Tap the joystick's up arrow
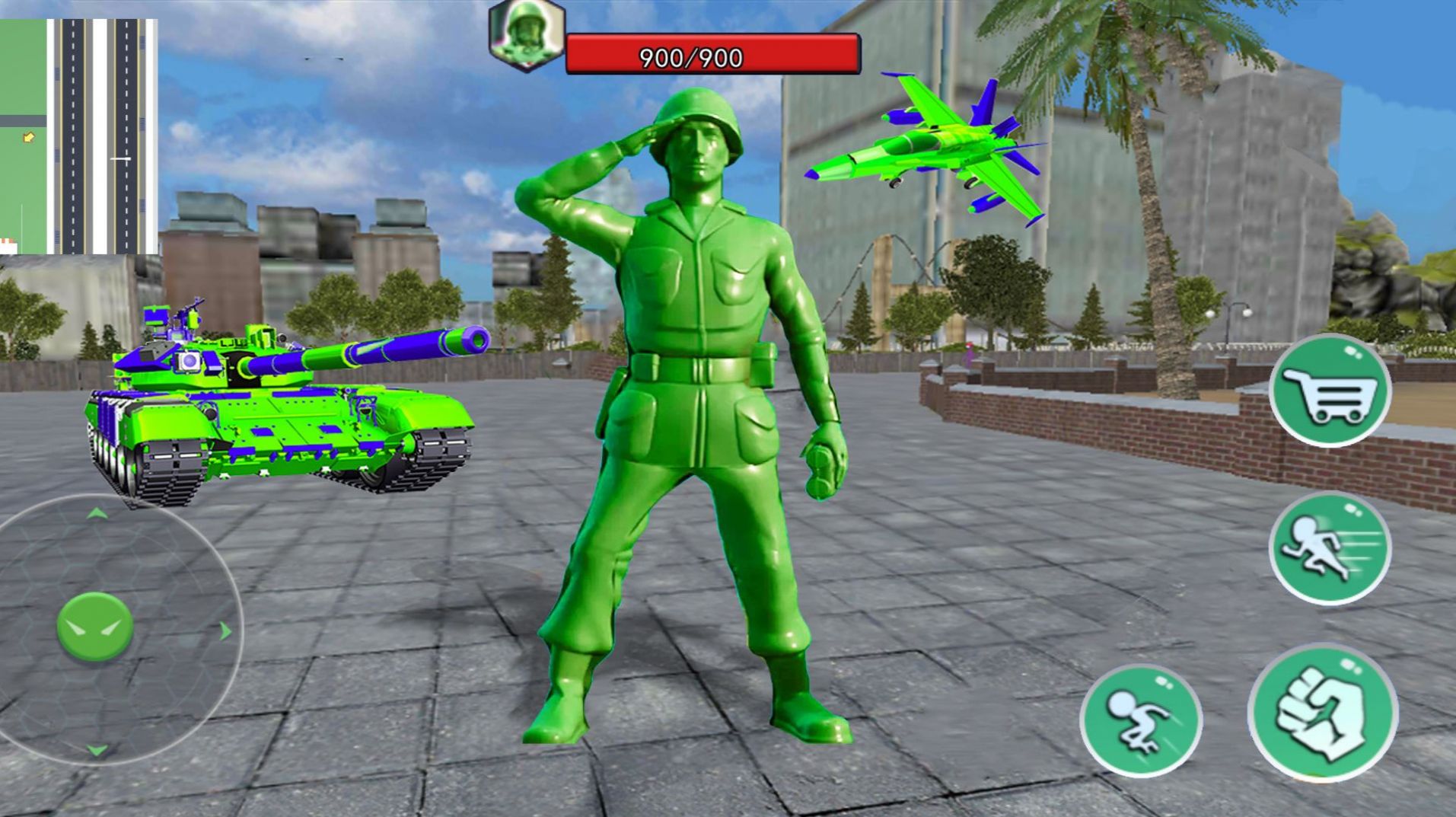This screenshot has width=1456, height=817. tap(97, 514)
